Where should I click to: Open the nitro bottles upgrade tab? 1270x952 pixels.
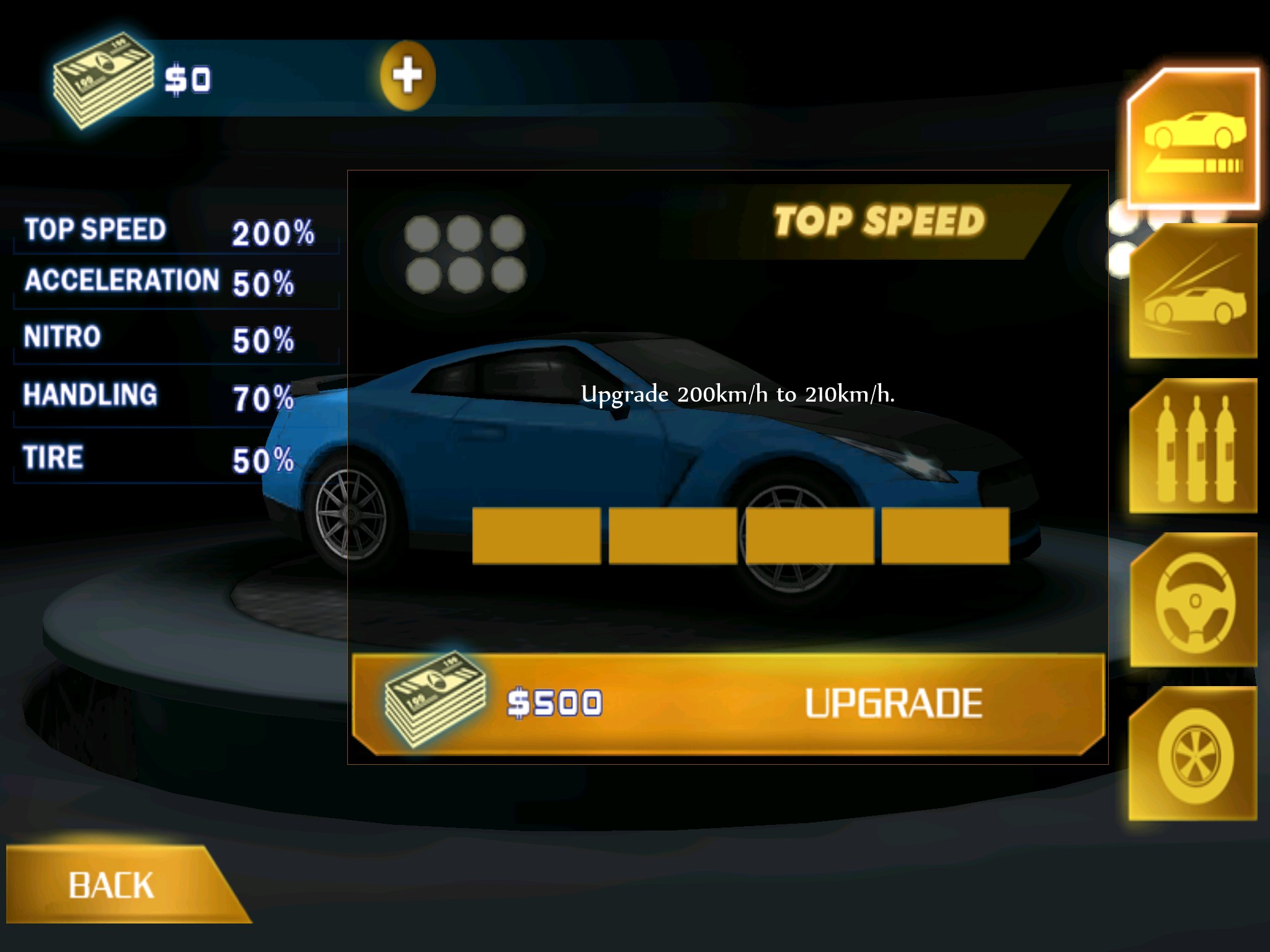(x=1193, y=447)
